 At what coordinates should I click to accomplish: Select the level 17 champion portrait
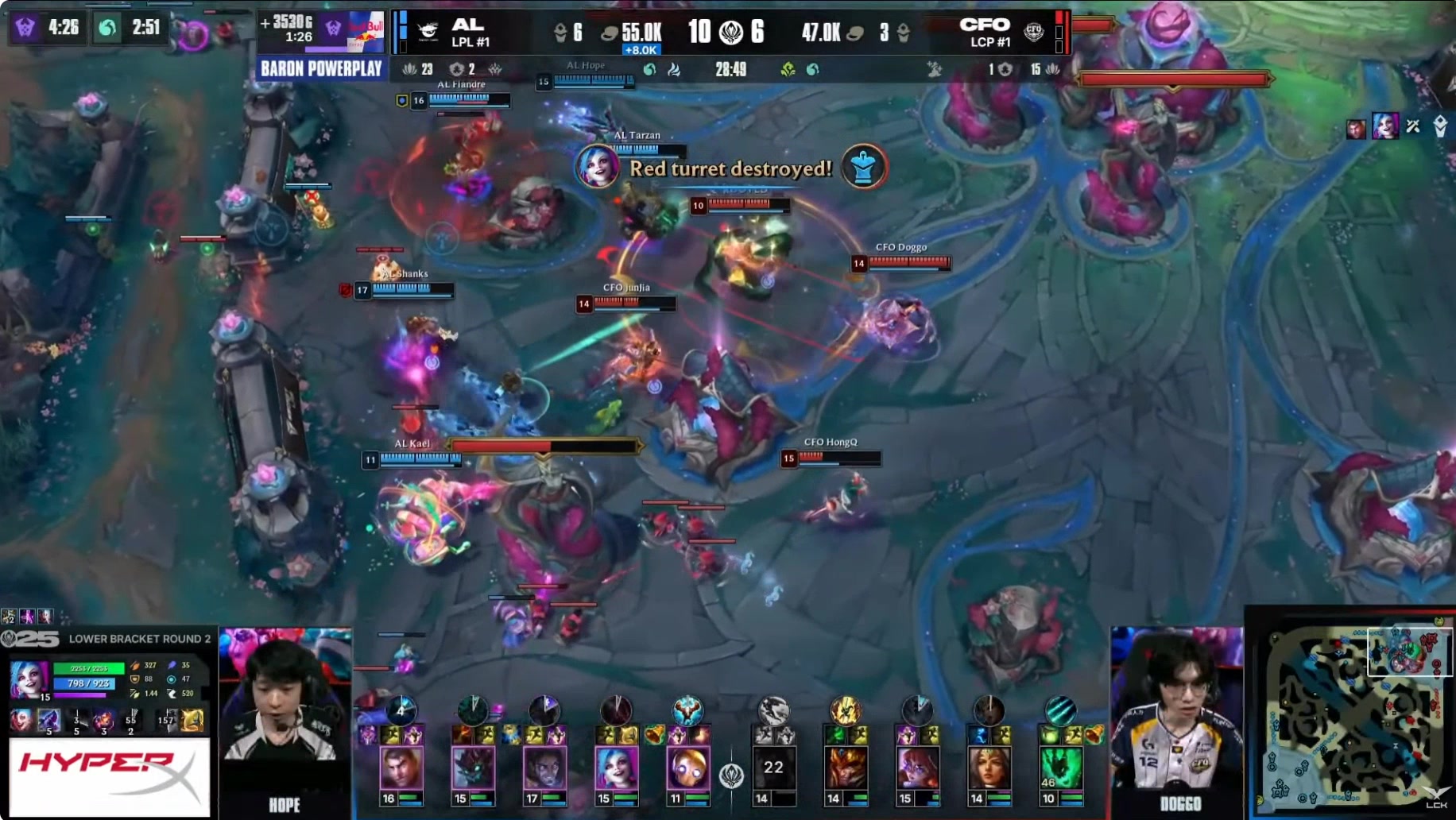click(x=544, y=768)
